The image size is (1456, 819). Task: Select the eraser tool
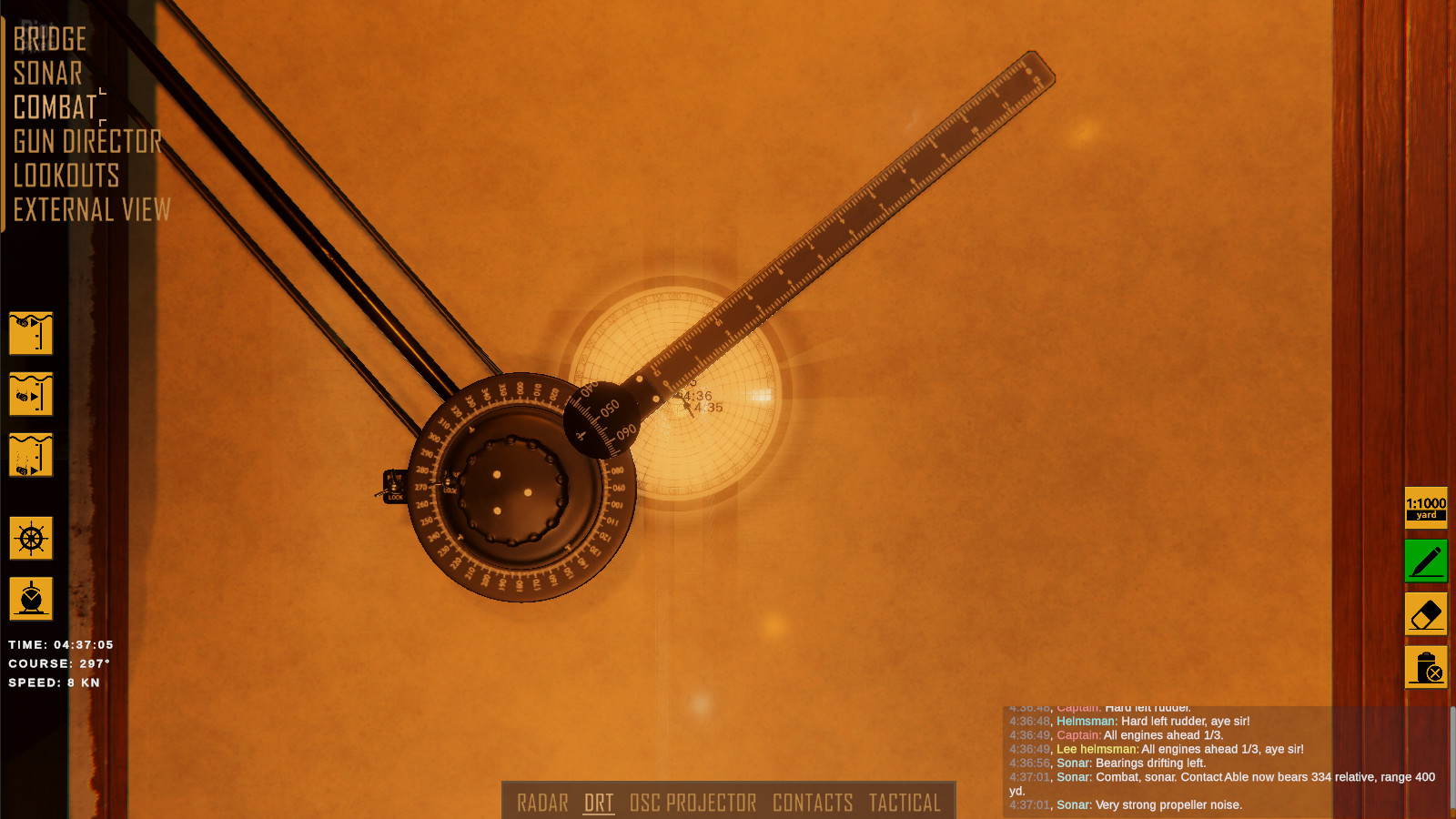tap(1426, 614)
